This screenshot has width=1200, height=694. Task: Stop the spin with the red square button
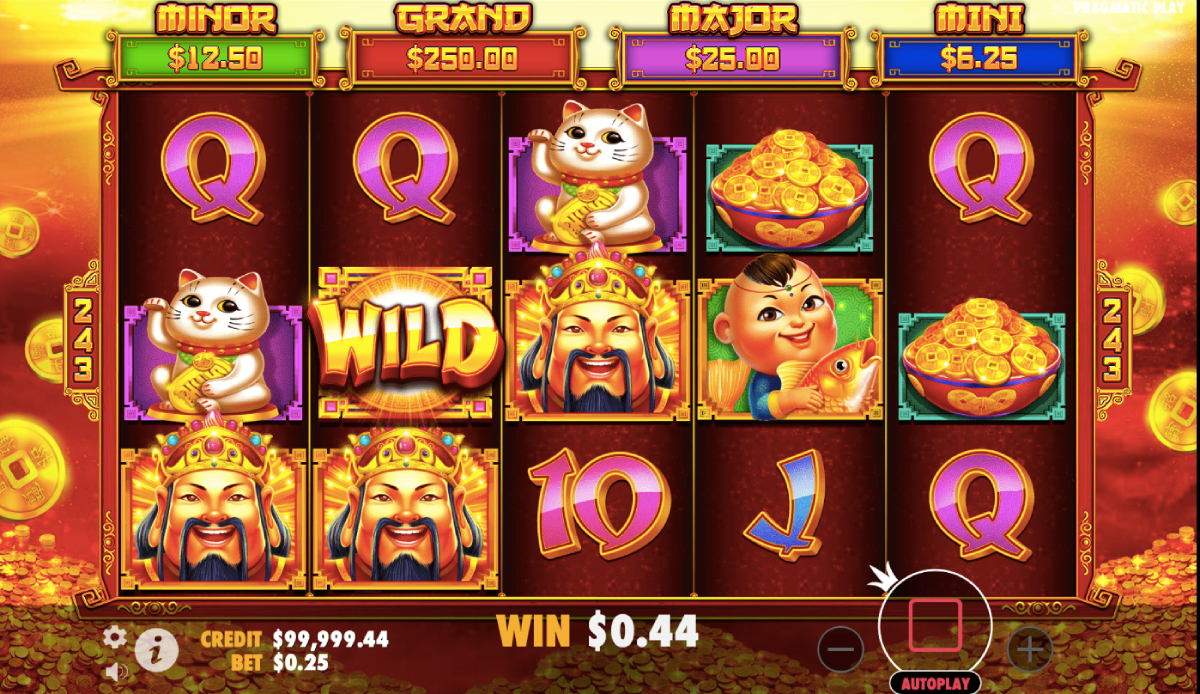coord(935,626)
